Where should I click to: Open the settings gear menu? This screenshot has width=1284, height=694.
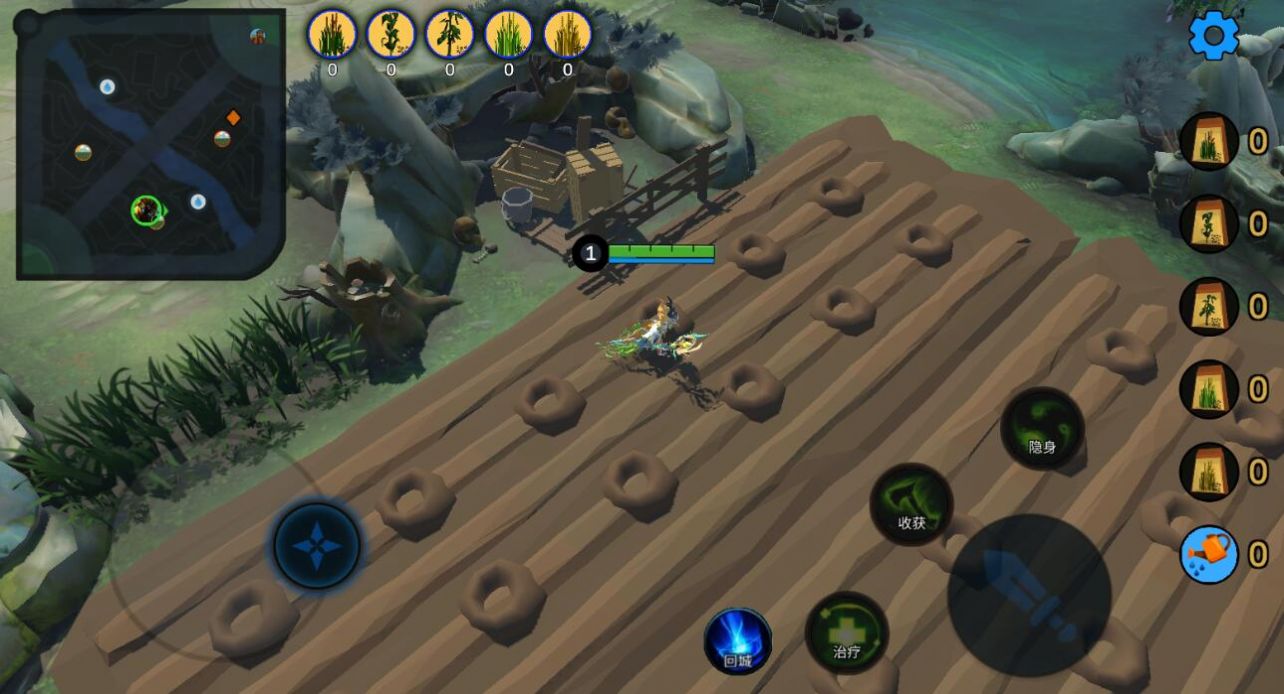tap(1213, 36)
